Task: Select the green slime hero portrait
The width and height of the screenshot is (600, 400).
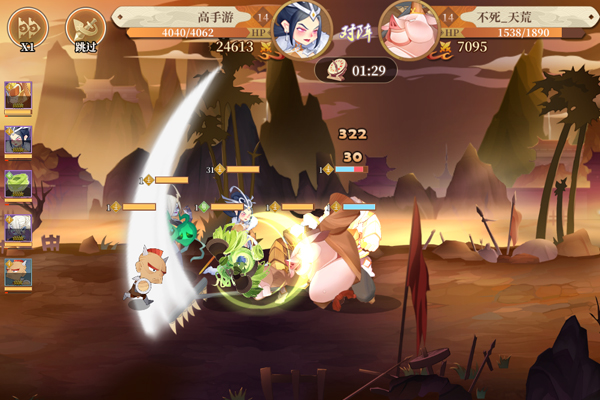Action: point(18,185)
